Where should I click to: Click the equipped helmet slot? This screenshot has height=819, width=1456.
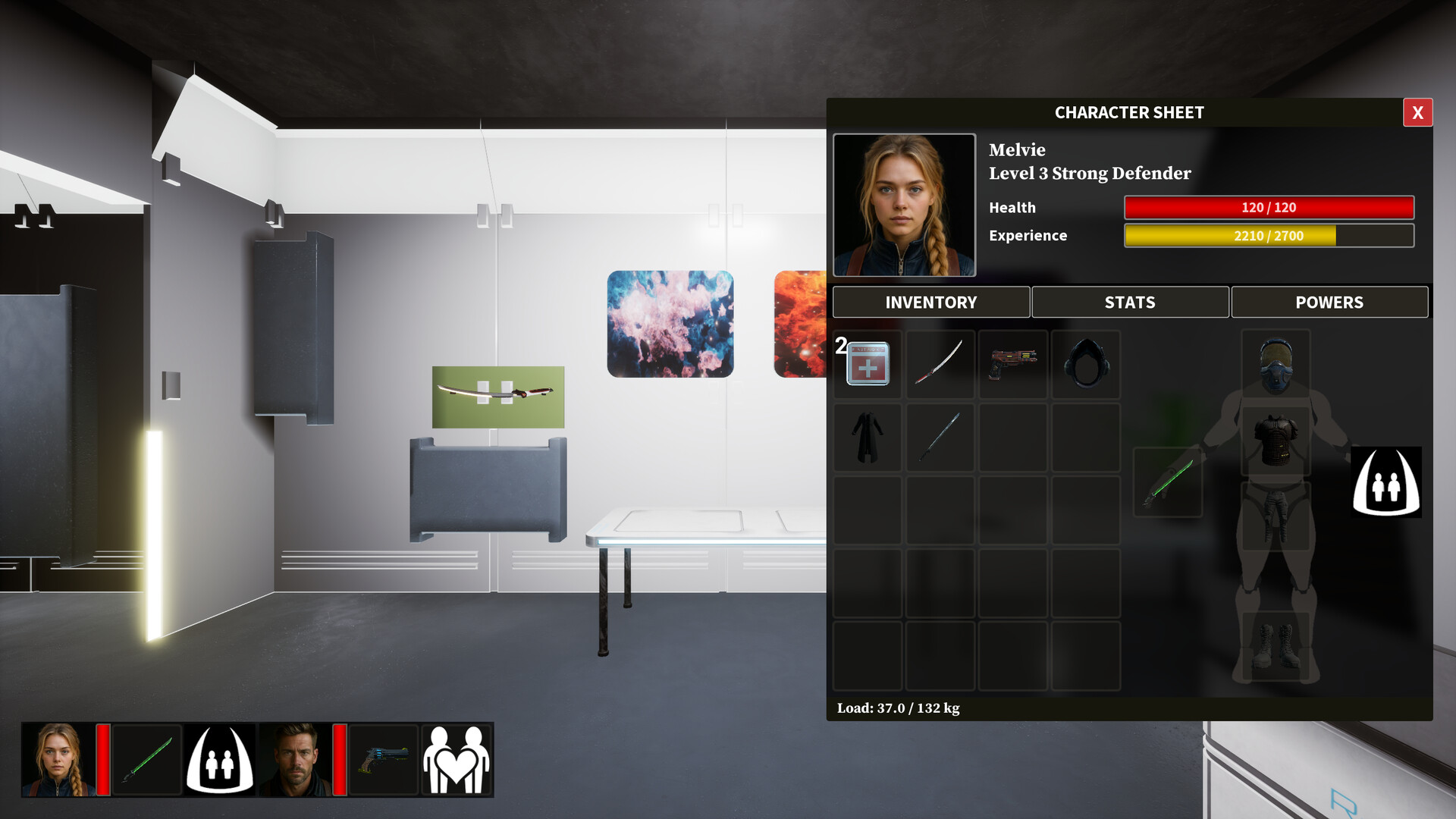(1276, 365)
